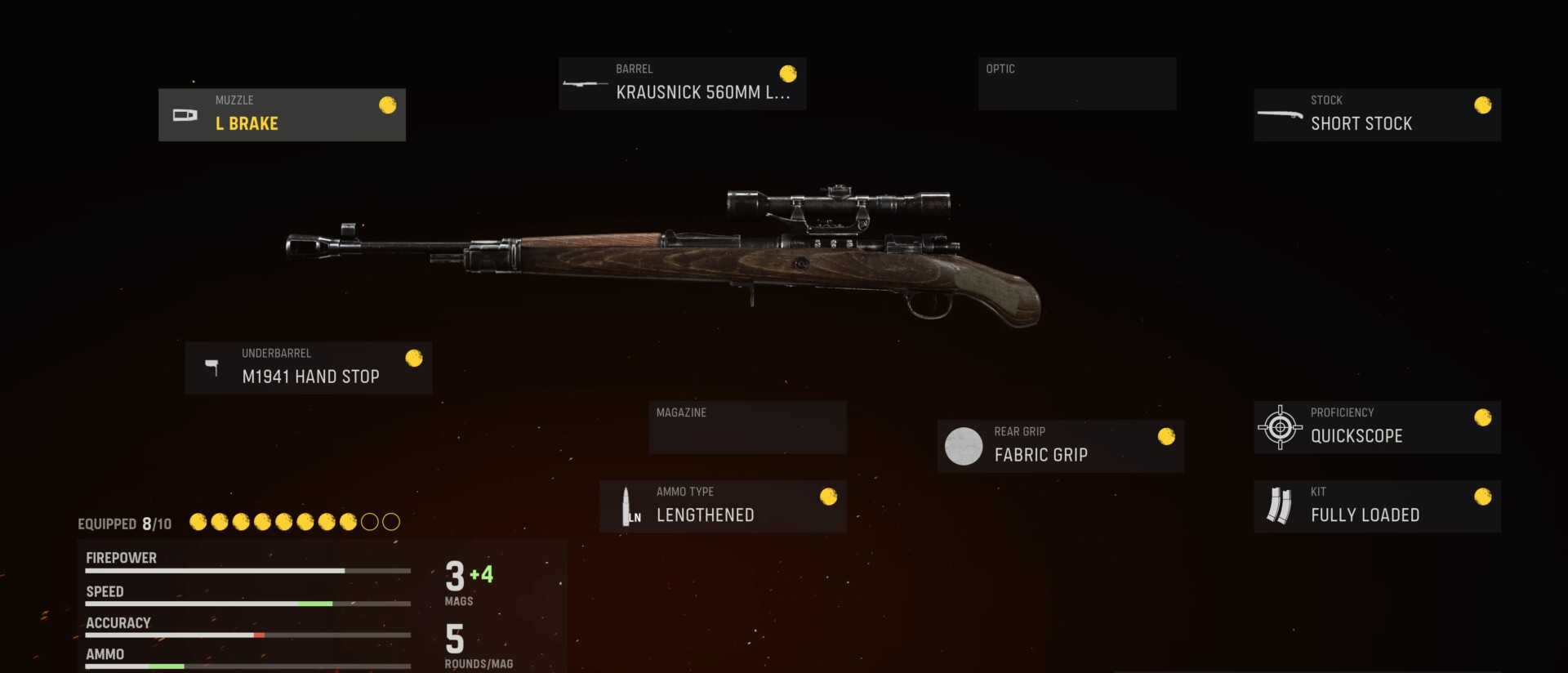The width and height of the screenshot is (1568, 673).
Task: Select the Lengthened ammo type slot
Action: point(723,506)
